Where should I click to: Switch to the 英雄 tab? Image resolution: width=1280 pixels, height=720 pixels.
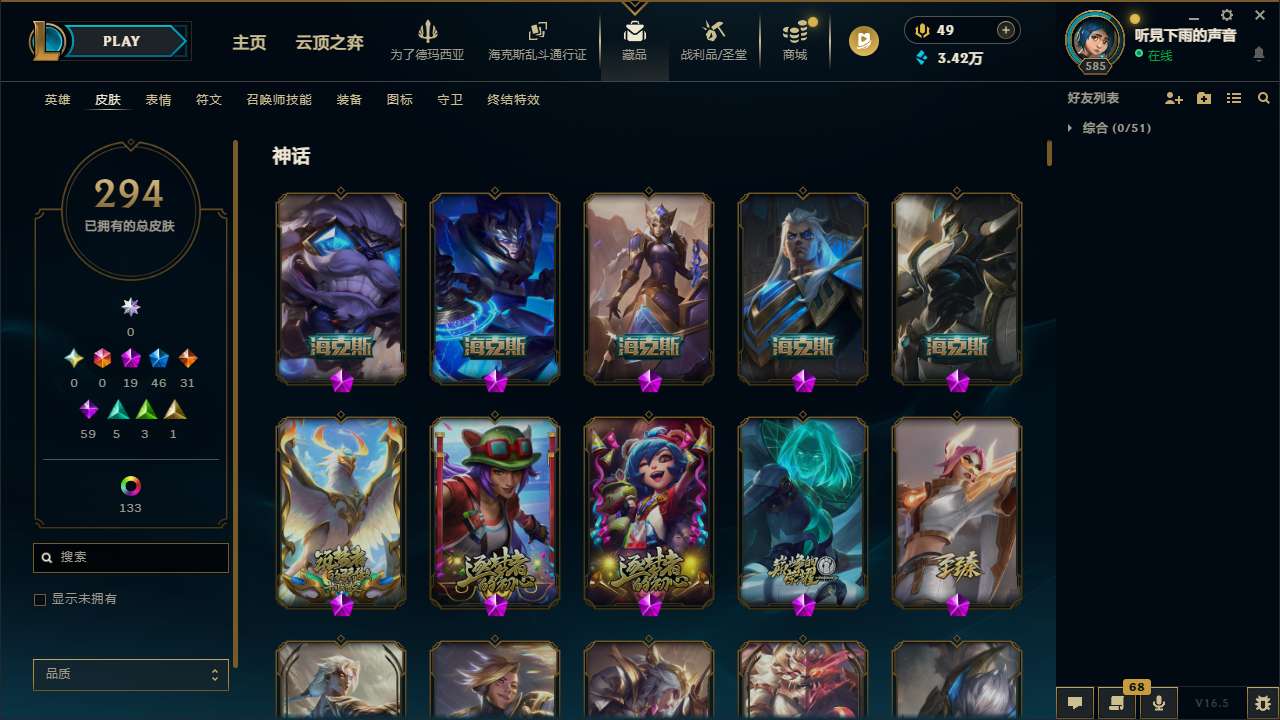57,100
